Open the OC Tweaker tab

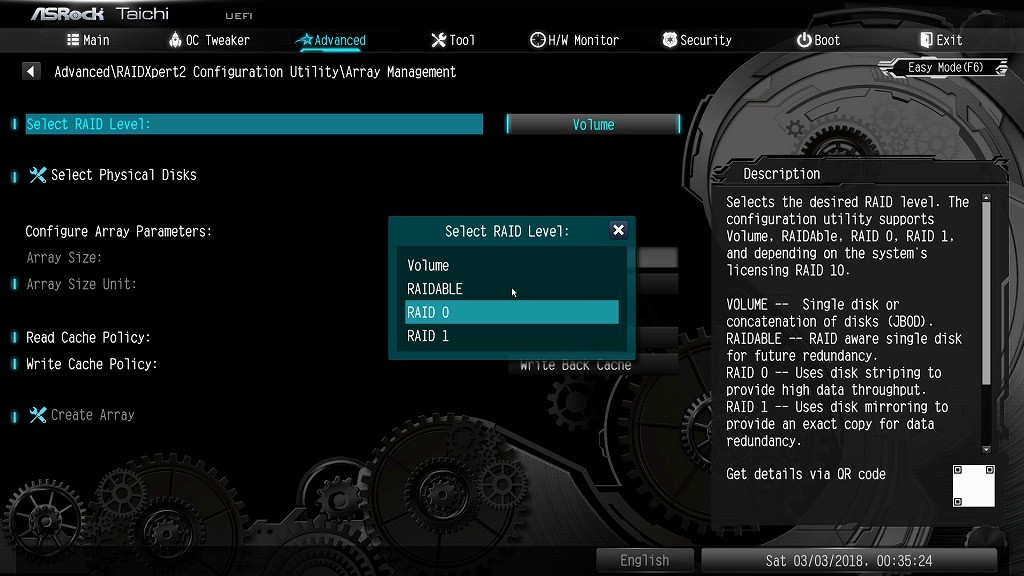click(x=209, y=40)
